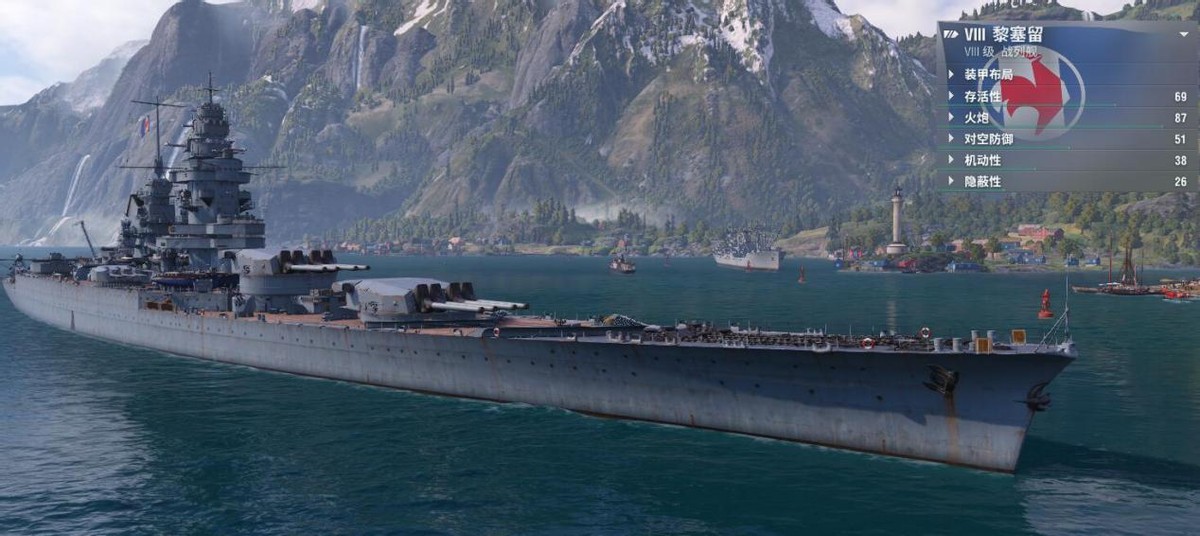Open the 隐蔽性 concealment details
This screenshot has height=536, width=1200.
point(982,181)
